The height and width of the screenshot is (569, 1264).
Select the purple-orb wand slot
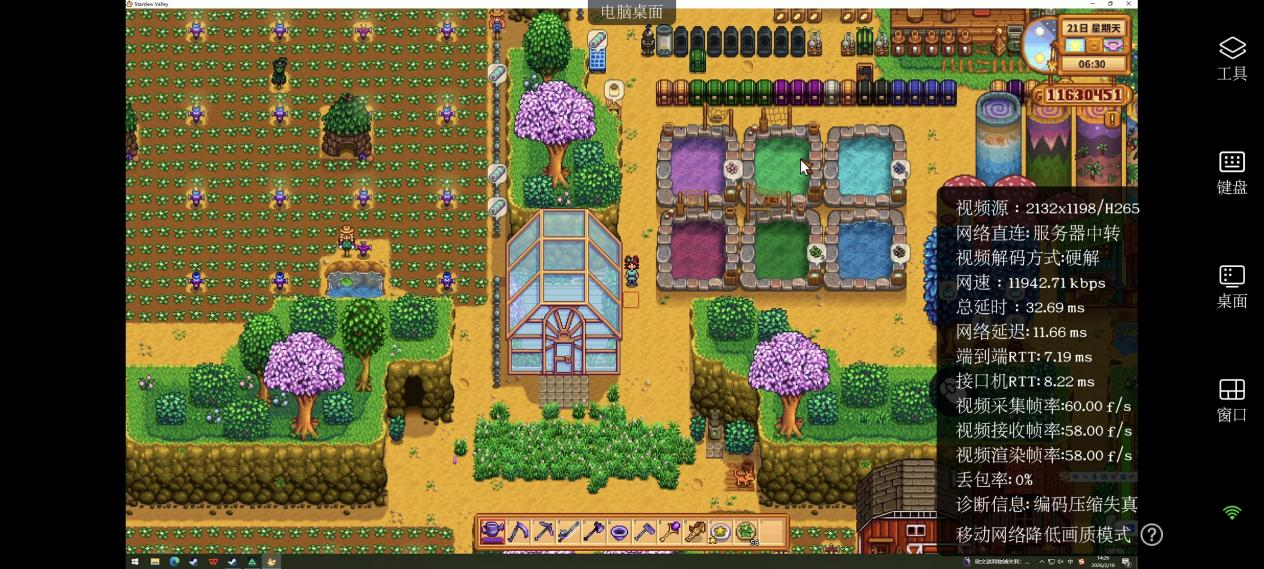[669, 532]
